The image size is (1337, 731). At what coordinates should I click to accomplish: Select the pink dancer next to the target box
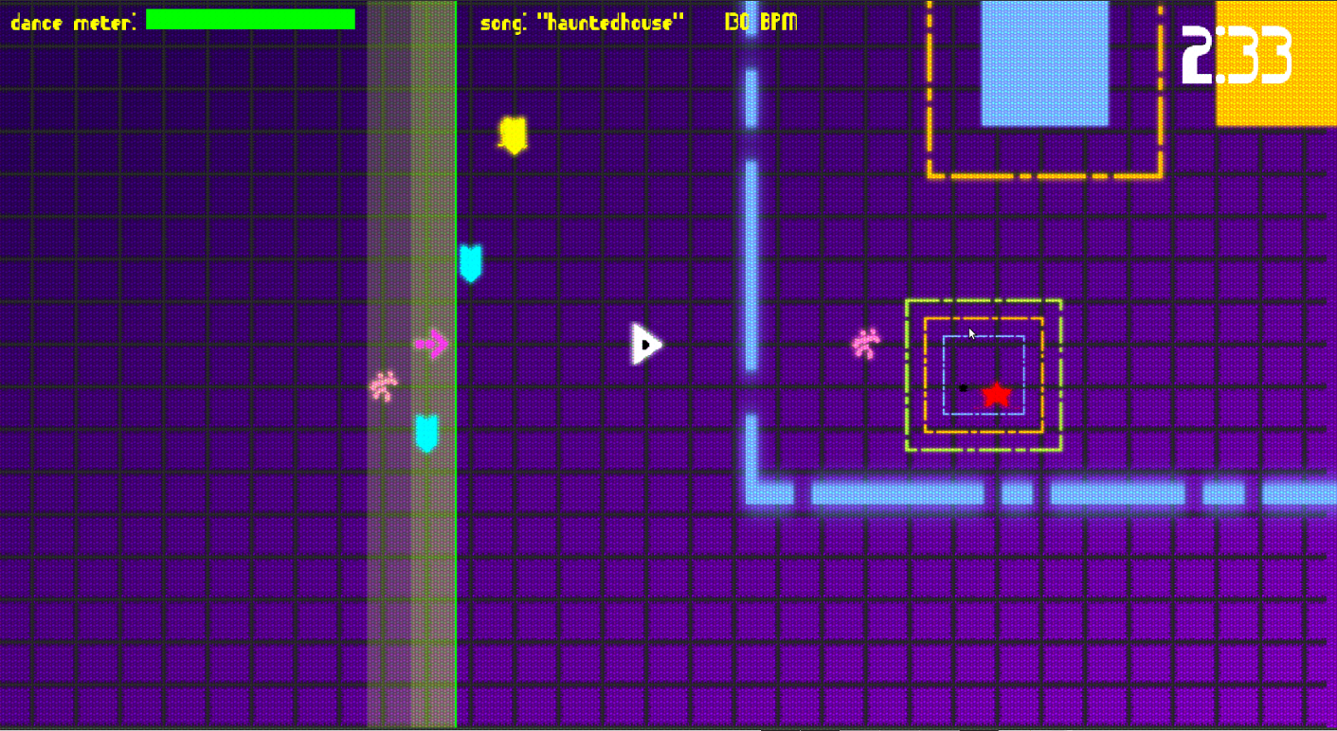864,344
